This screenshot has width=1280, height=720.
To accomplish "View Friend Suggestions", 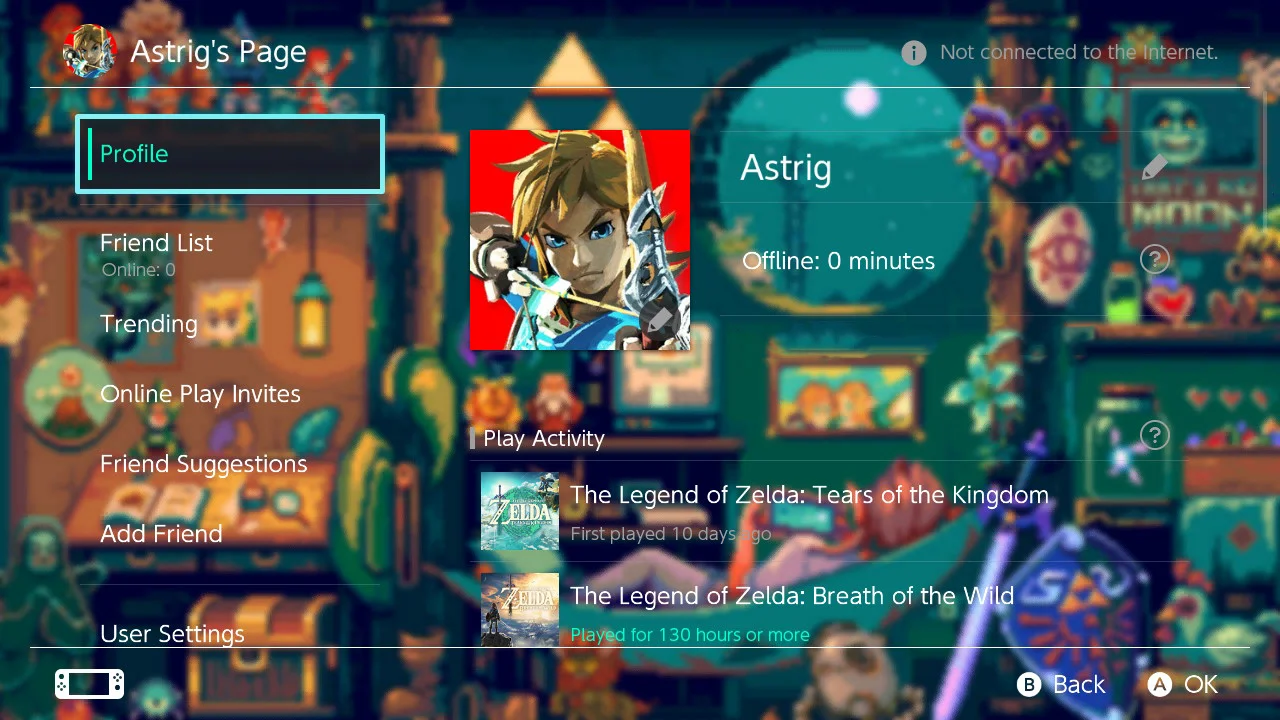I will (203, 464).
